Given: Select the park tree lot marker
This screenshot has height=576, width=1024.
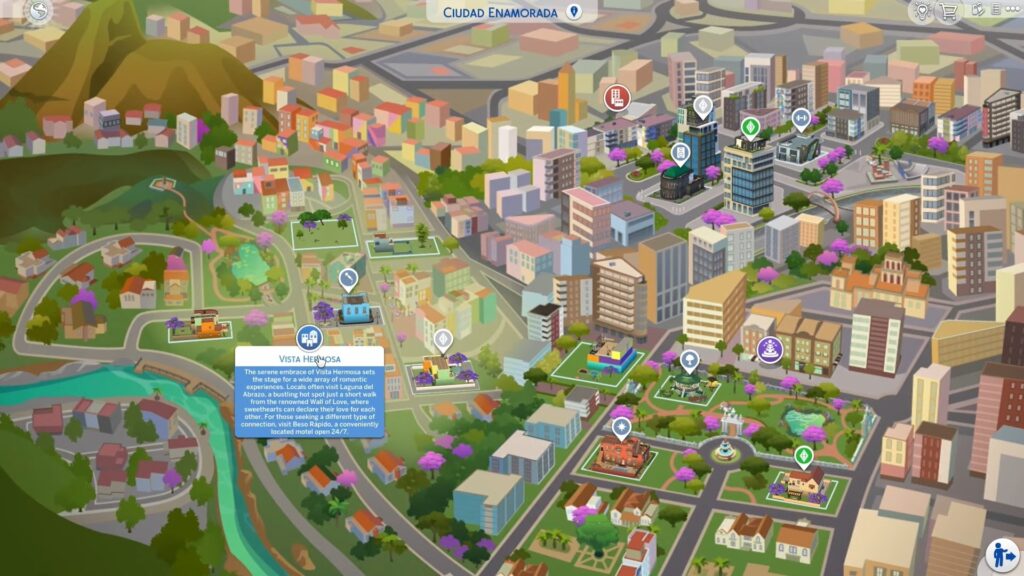Looking at the screenshot, I should point(689,359).
